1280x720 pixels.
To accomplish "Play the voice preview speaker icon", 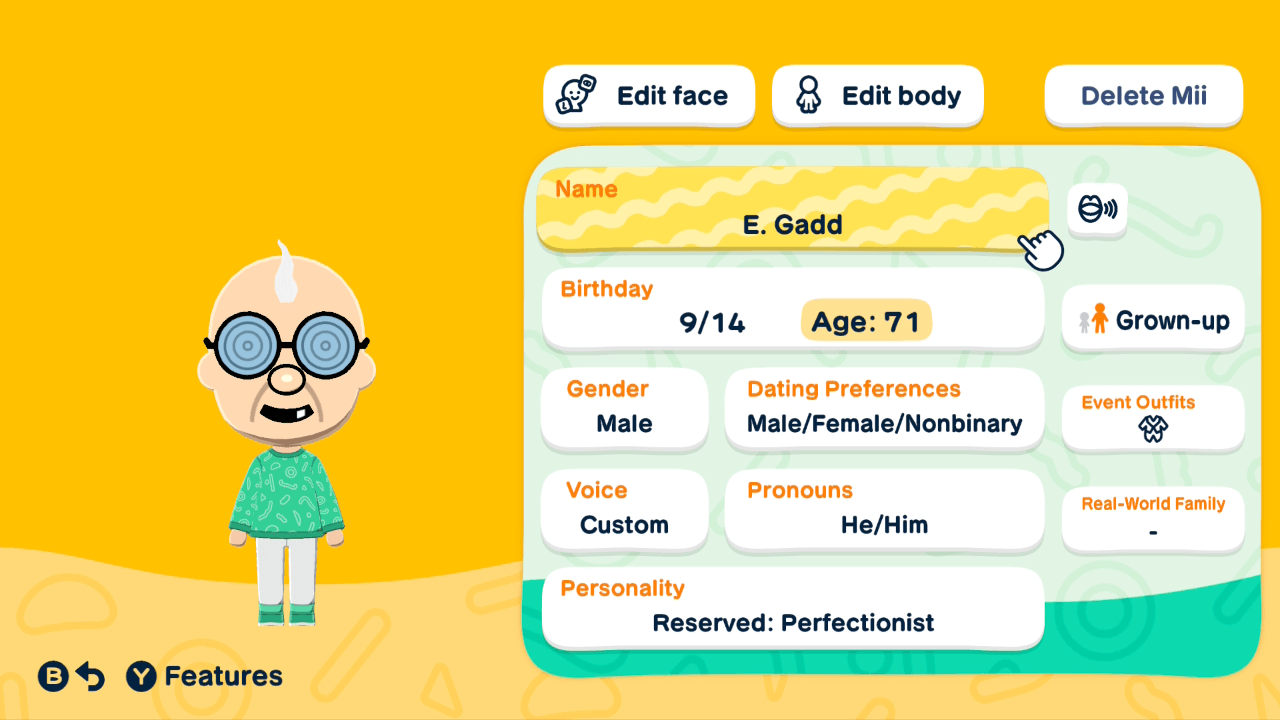I will coord(1097,210).
